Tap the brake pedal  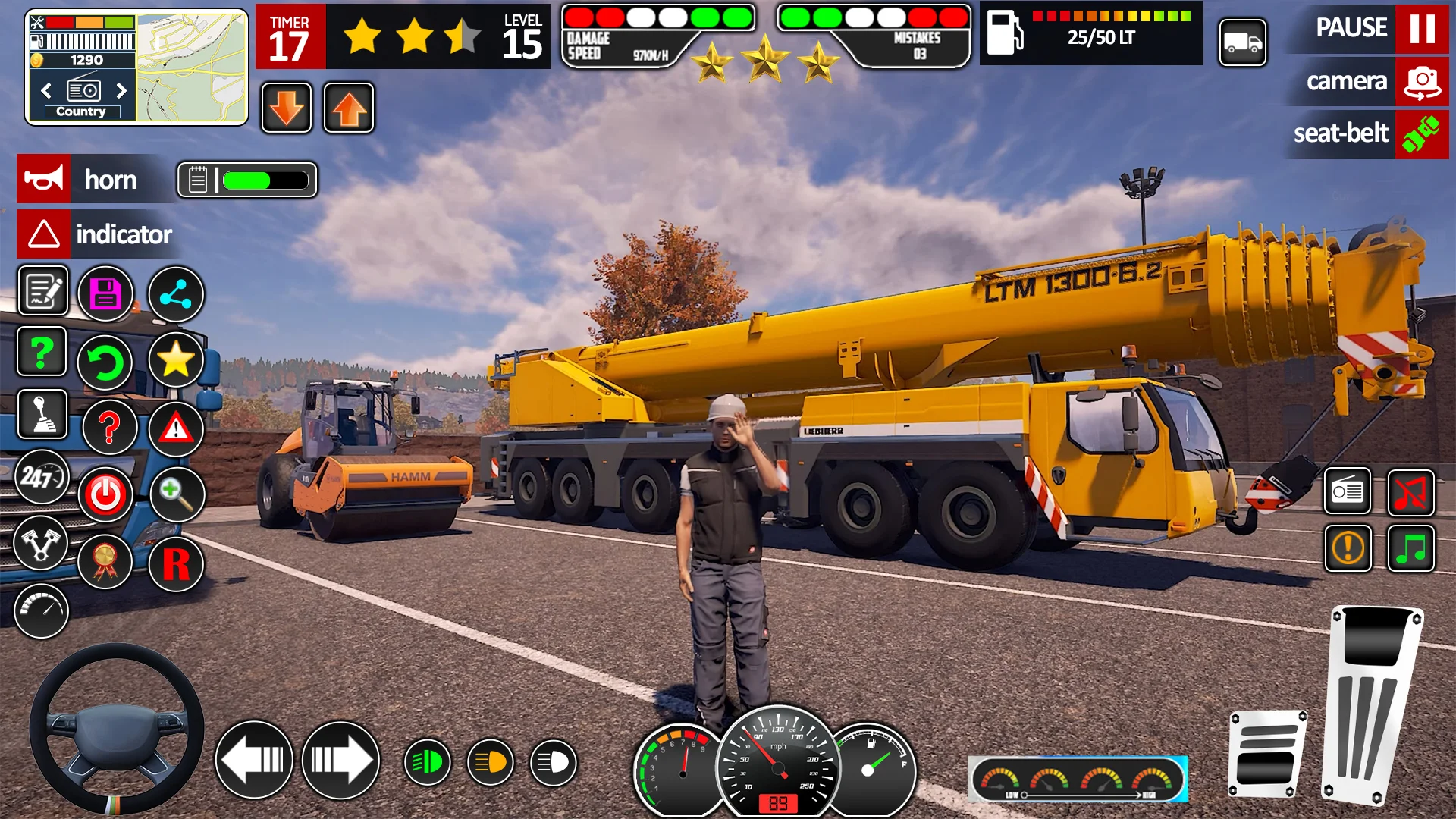pos(1266,755)
